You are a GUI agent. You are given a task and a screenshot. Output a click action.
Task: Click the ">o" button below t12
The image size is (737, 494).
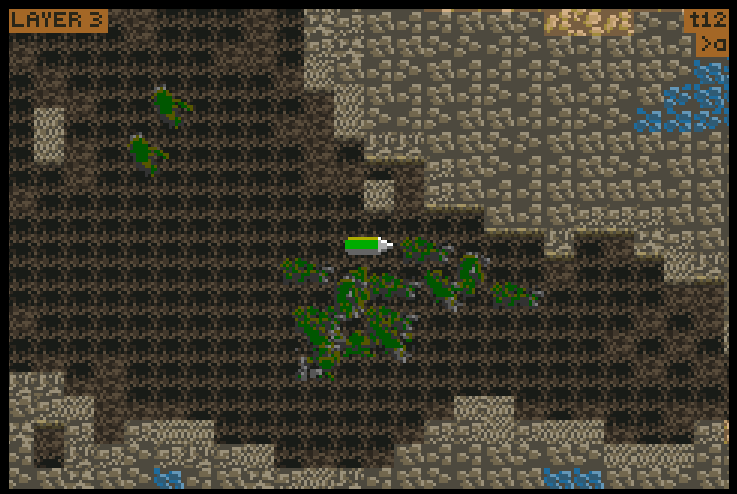[712, 45]
